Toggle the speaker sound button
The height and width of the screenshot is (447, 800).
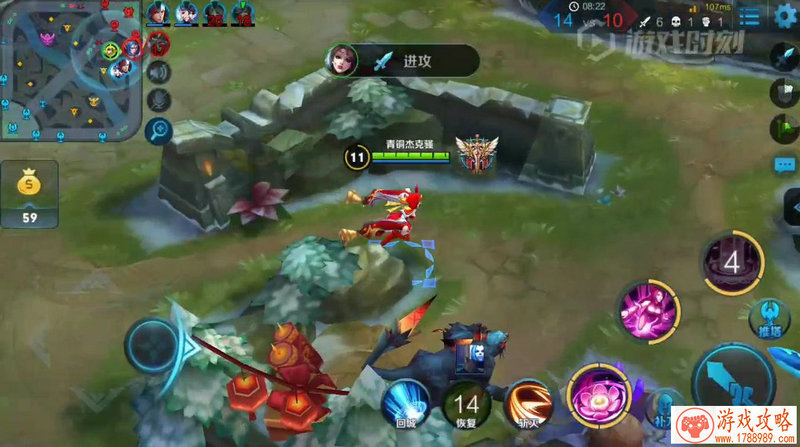[x=158, y=72]
